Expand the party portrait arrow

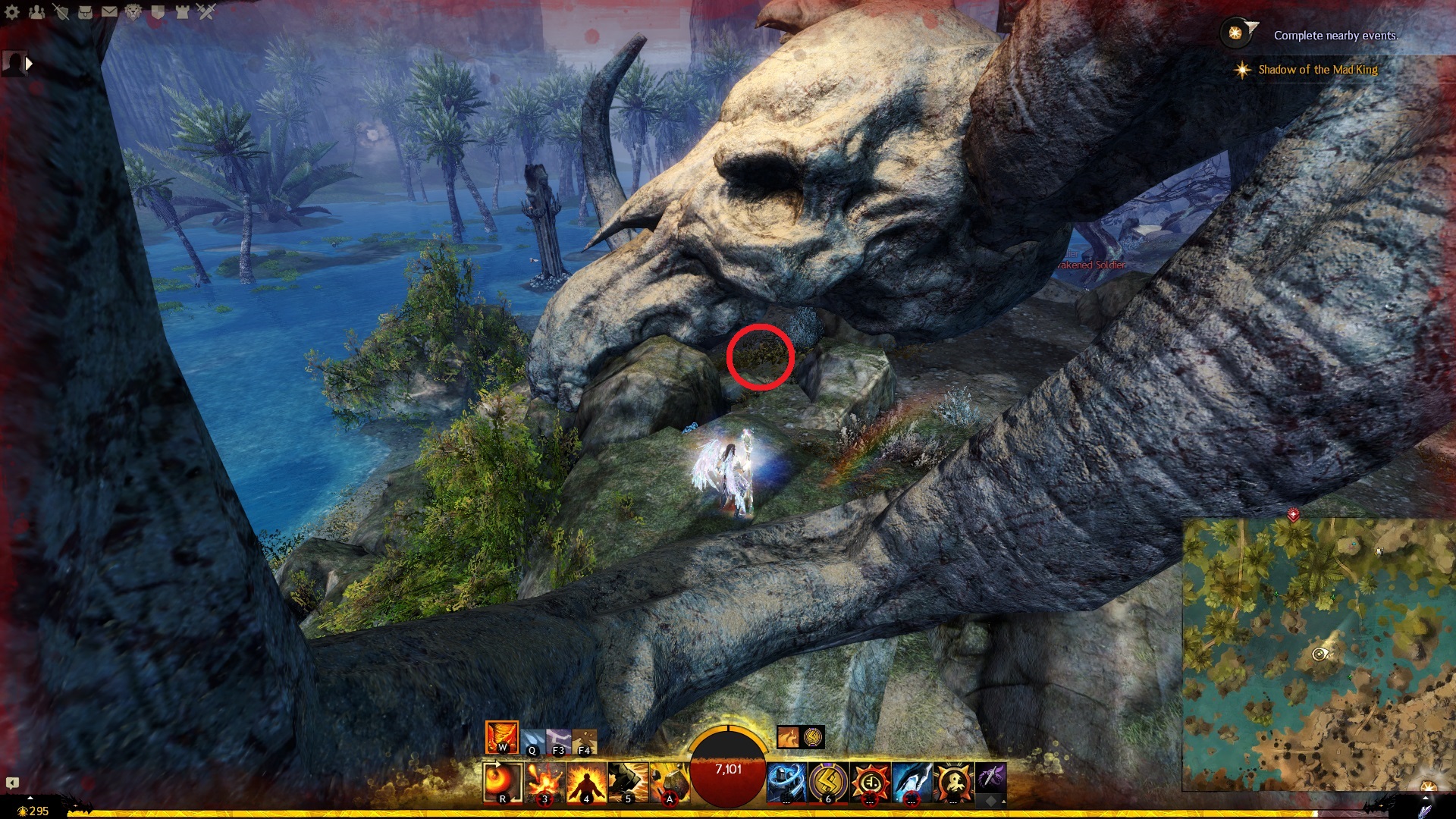[29, 64]
